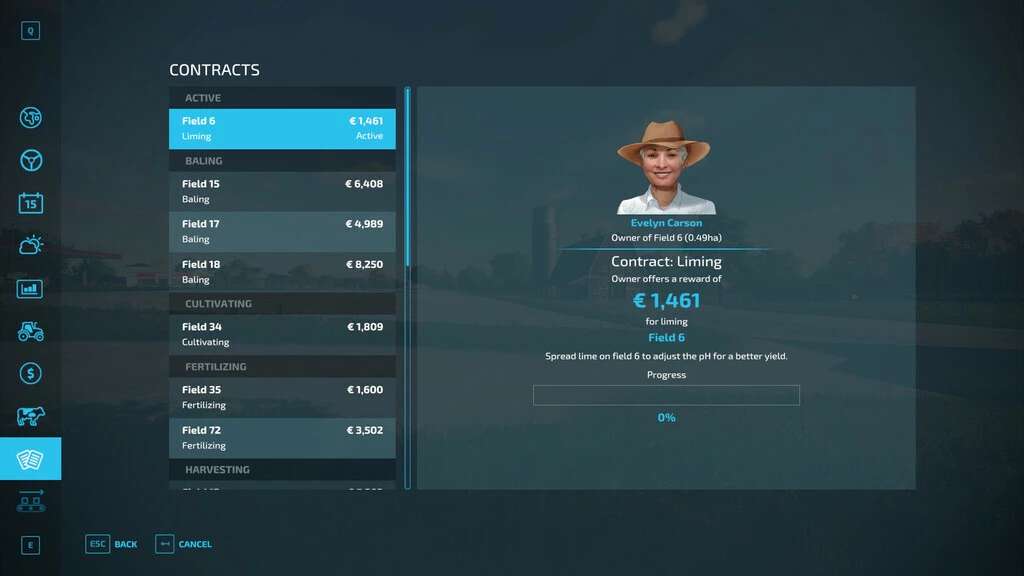
Task: Open the dollar-sign finances page
Action: coord(31,374)
